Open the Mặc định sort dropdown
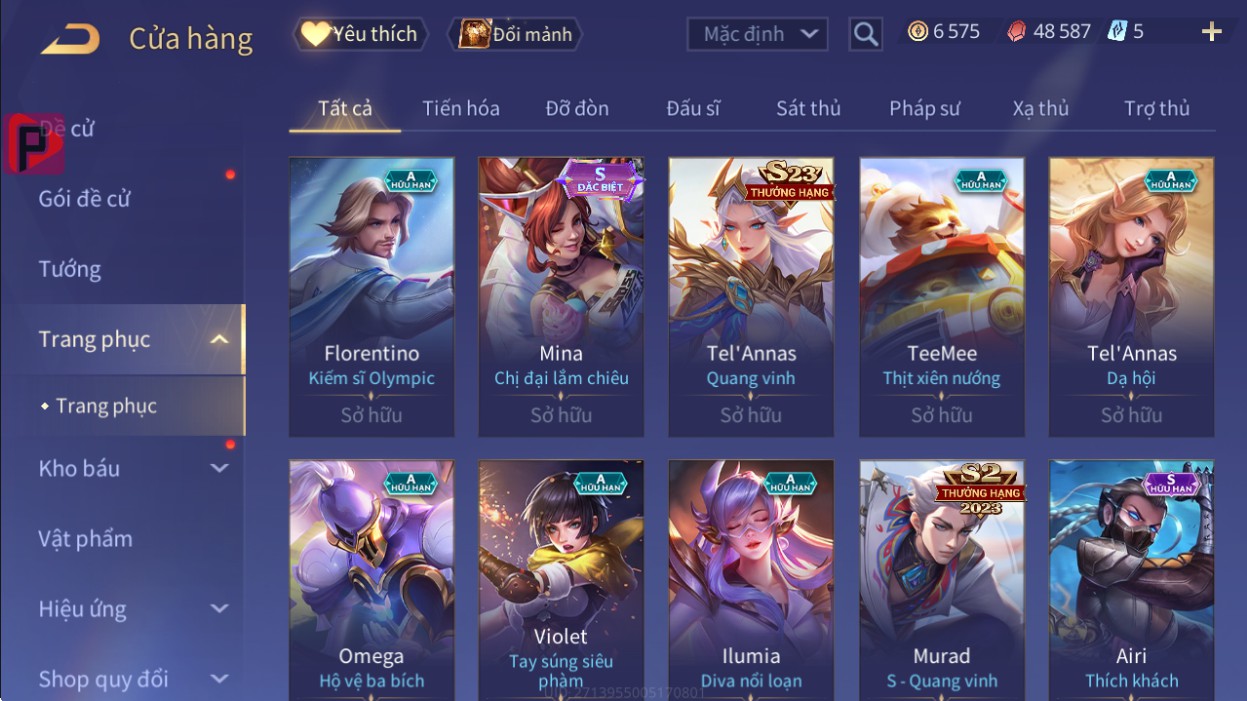Screen dimensions: 1247x701 (x=757, y=34)
